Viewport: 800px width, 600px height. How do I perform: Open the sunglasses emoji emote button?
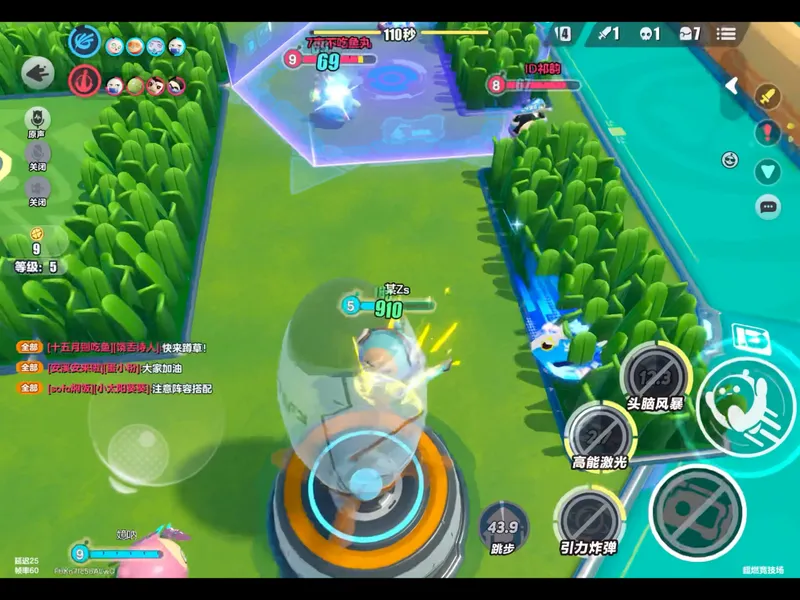pyautogui.click(x=731, y=159)
